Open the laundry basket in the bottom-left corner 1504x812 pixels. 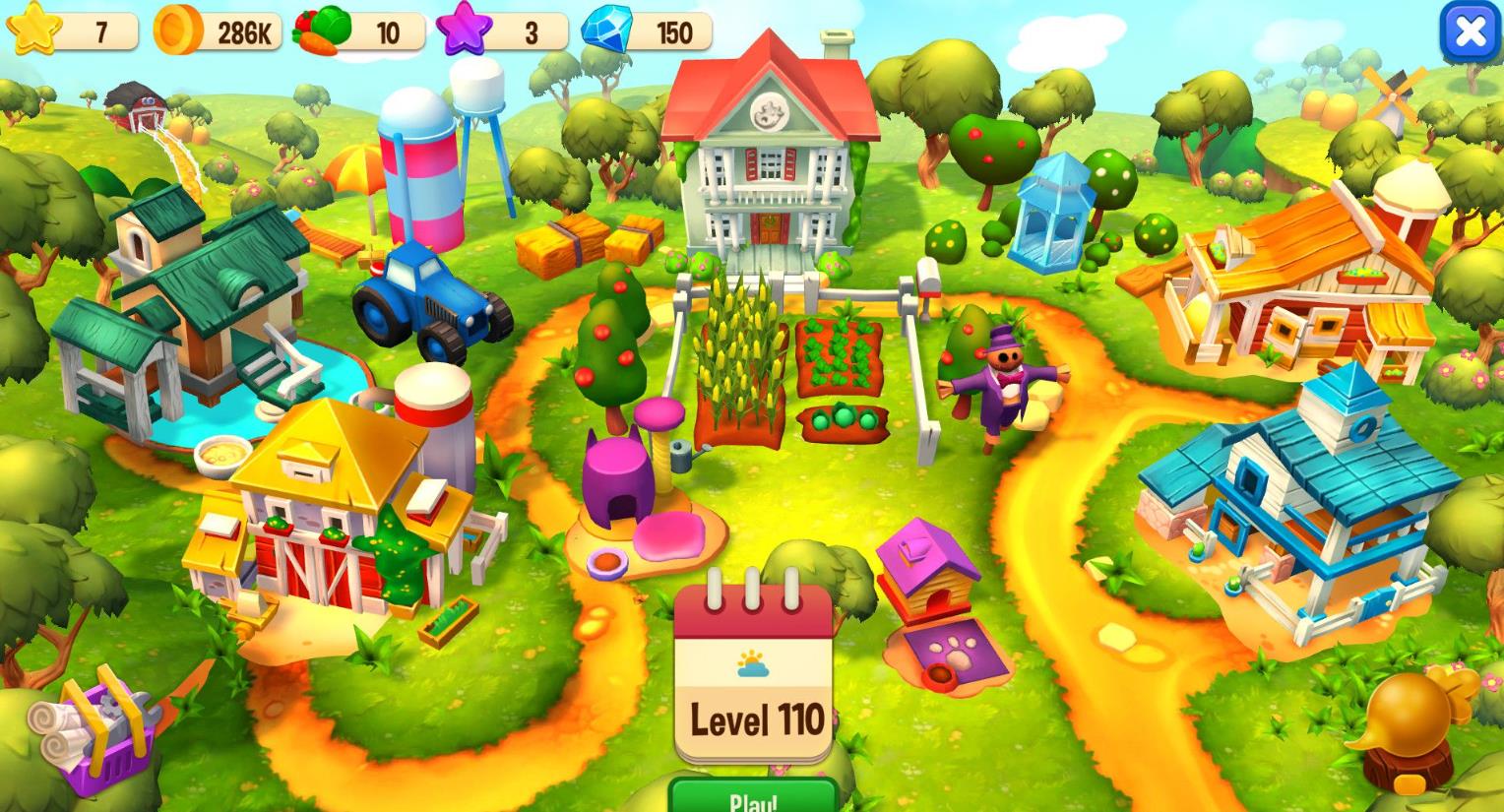[98, 733]
